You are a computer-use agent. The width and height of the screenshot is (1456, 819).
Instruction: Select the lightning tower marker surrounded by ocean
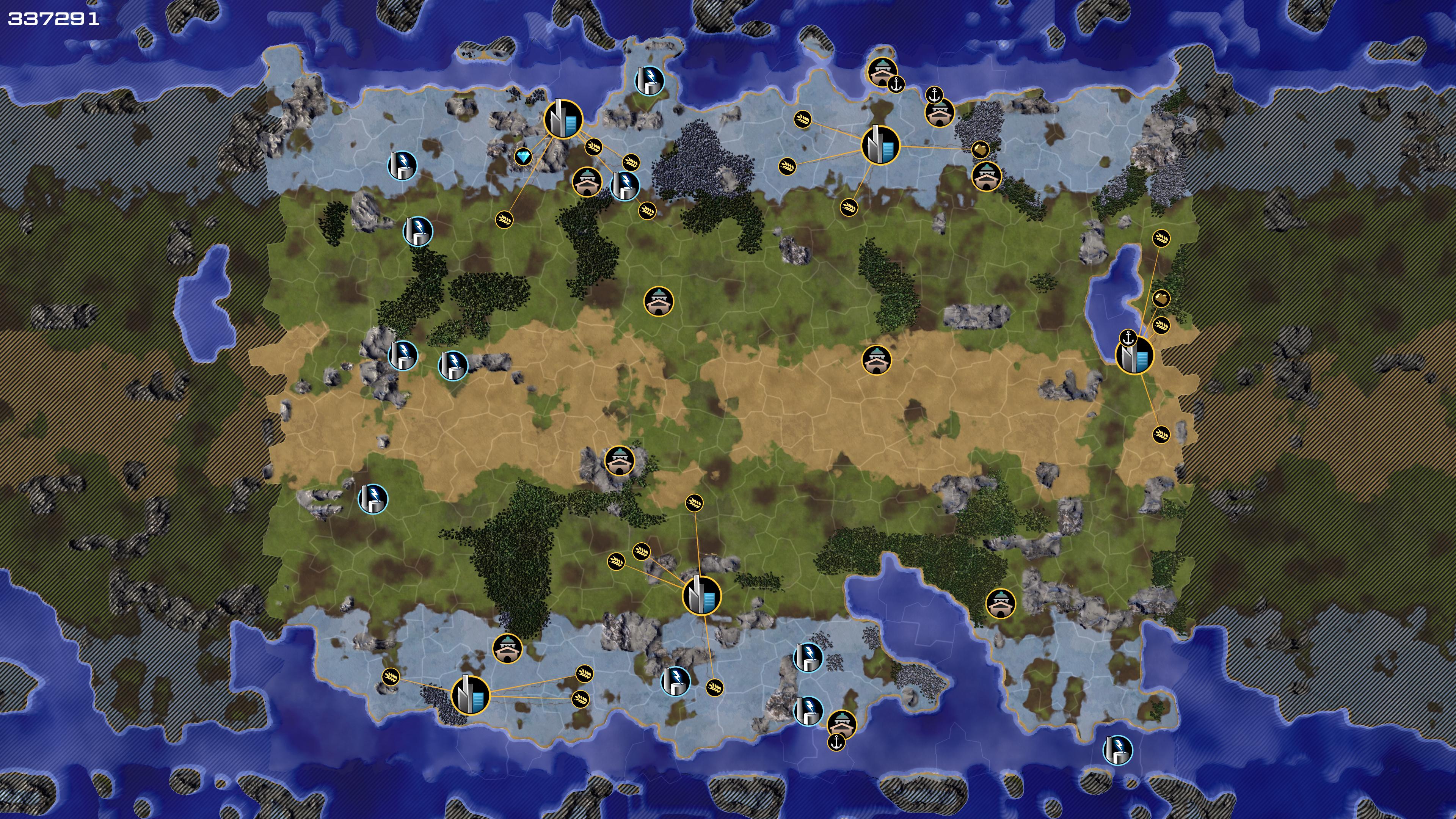coord(1117,750)
